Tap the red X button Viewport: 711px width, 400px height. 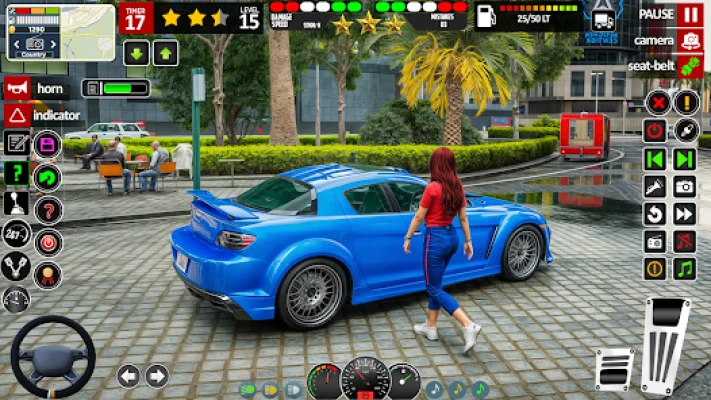tap(656, 102)
